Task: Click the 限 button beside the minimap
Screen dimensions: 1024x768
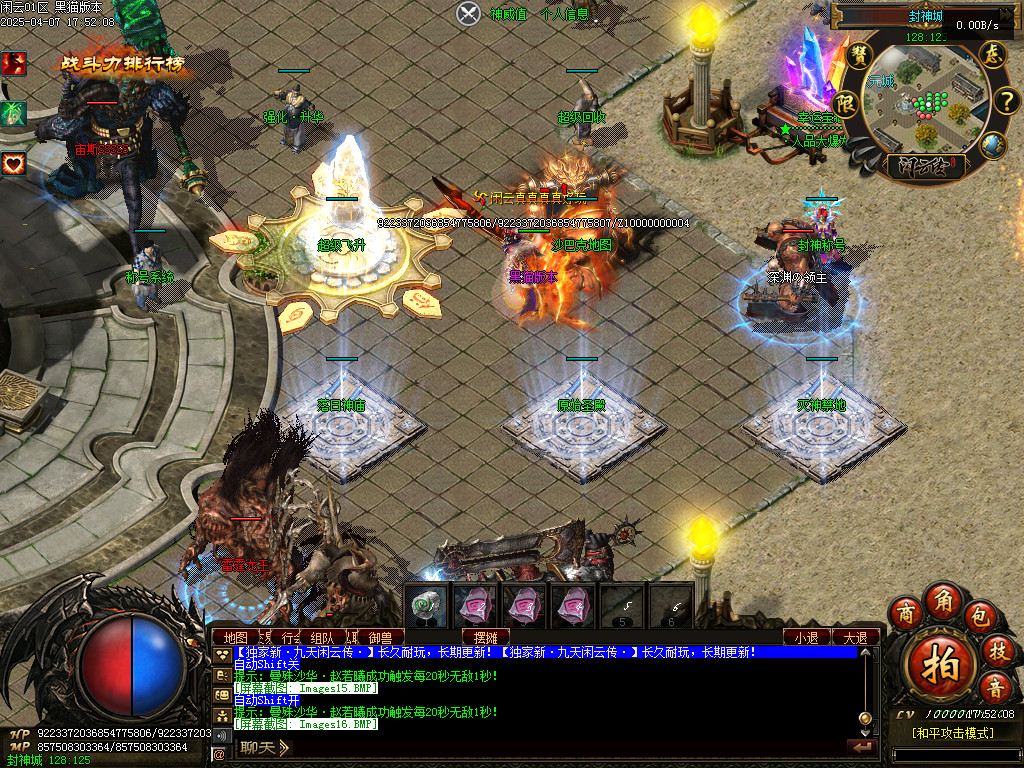Action: click(x=846, y=103)
